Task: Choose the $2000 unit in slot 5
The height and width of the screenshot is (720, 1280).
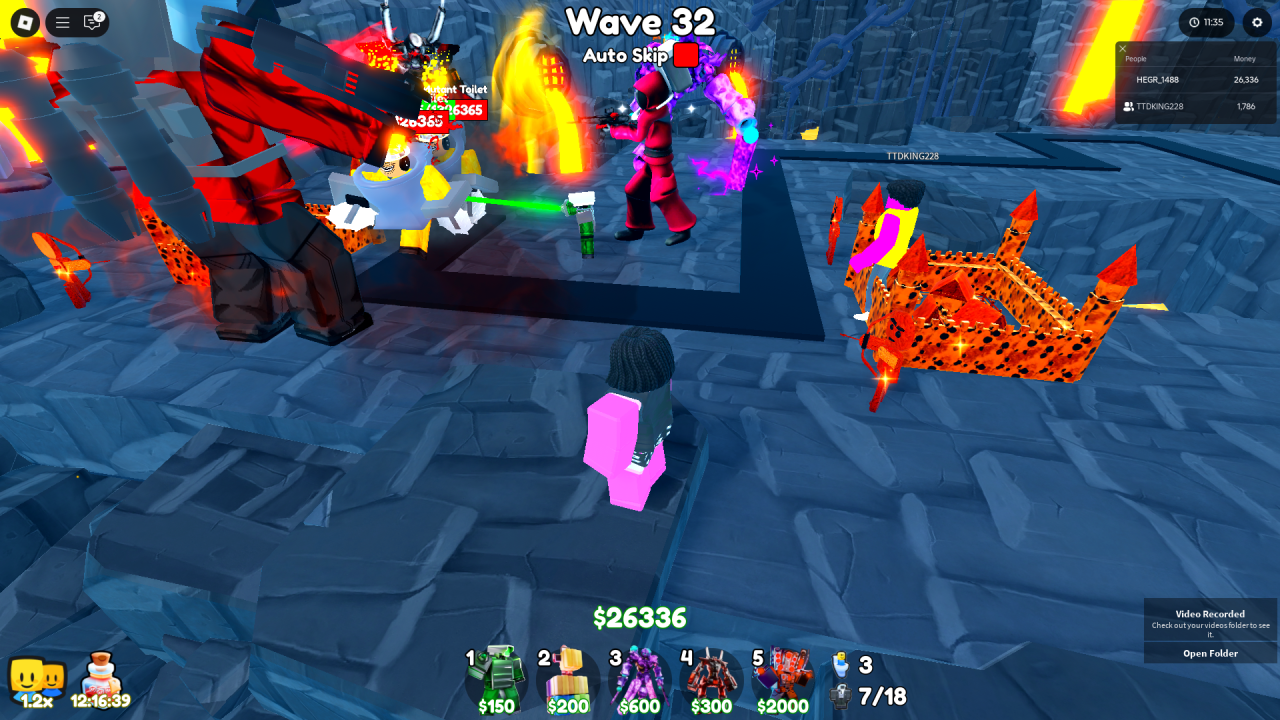Action: [x=783, y=680]
